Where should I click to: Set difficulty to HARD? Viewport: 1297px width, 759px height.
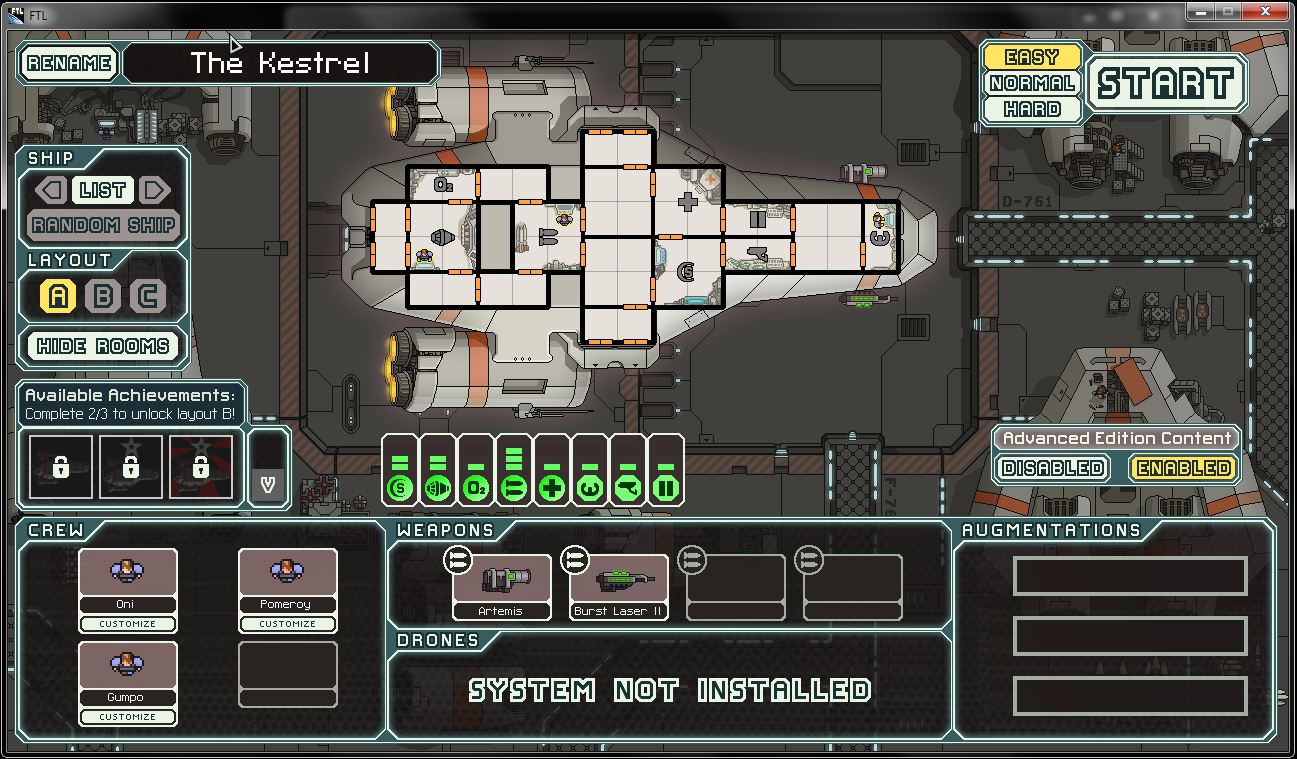(x=1031, y=109)
